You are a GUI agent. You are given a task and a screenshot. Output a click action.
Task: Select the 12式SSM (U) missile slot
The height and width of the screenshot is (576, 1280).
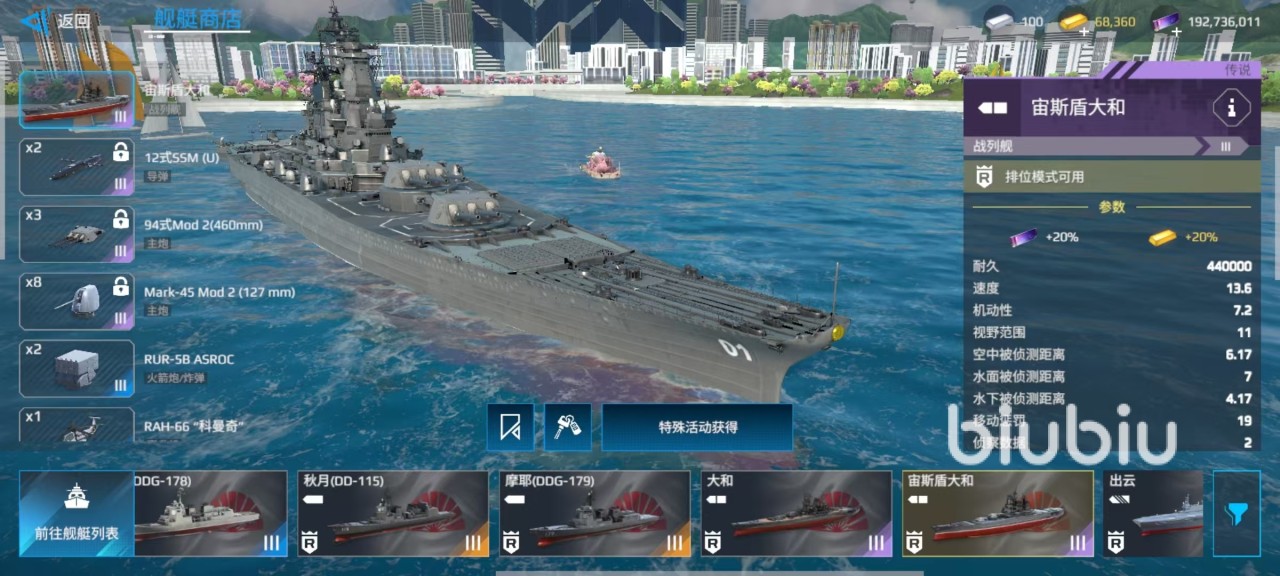click(x=77, y=167)
